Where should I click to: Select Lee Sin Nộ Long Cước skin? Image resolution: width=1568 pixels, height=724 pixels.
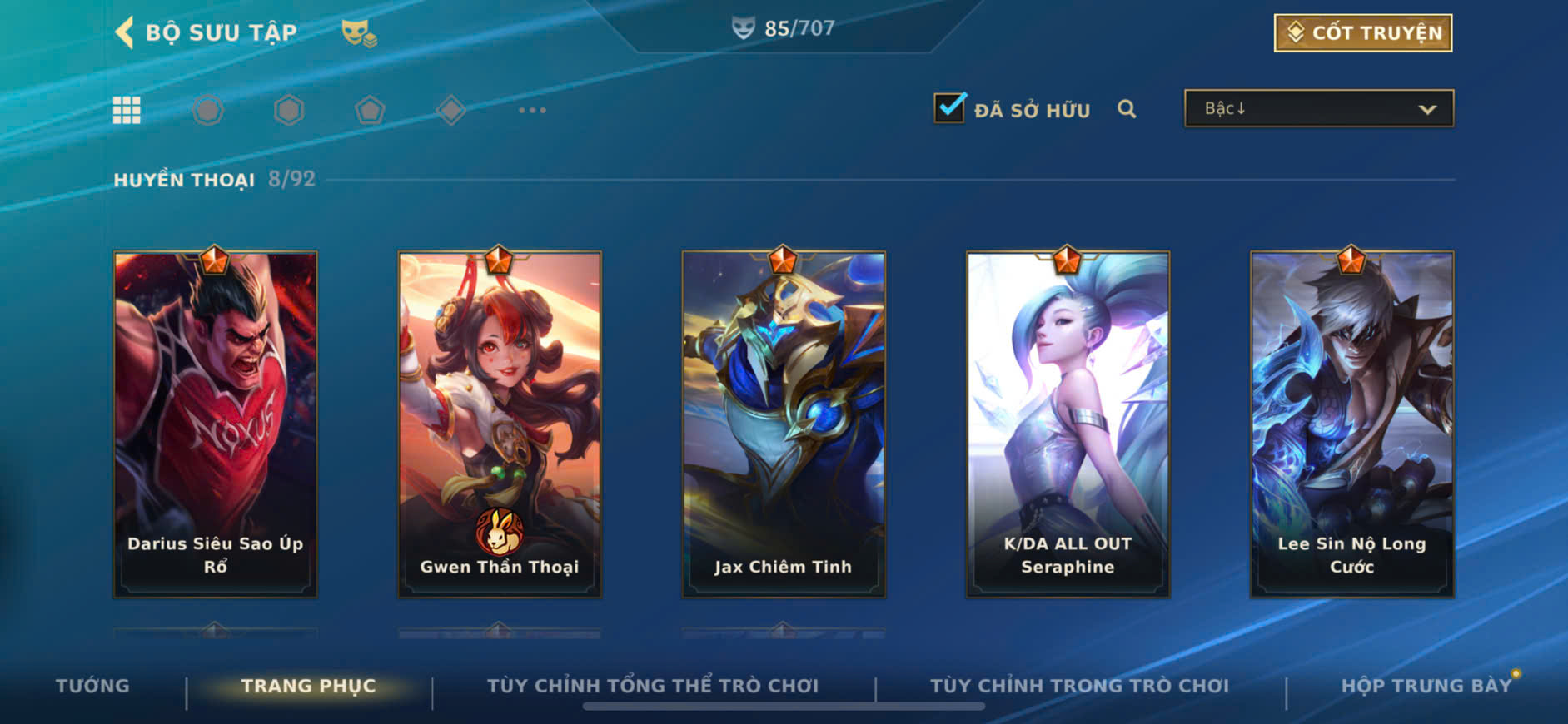tap(1351, 424)
